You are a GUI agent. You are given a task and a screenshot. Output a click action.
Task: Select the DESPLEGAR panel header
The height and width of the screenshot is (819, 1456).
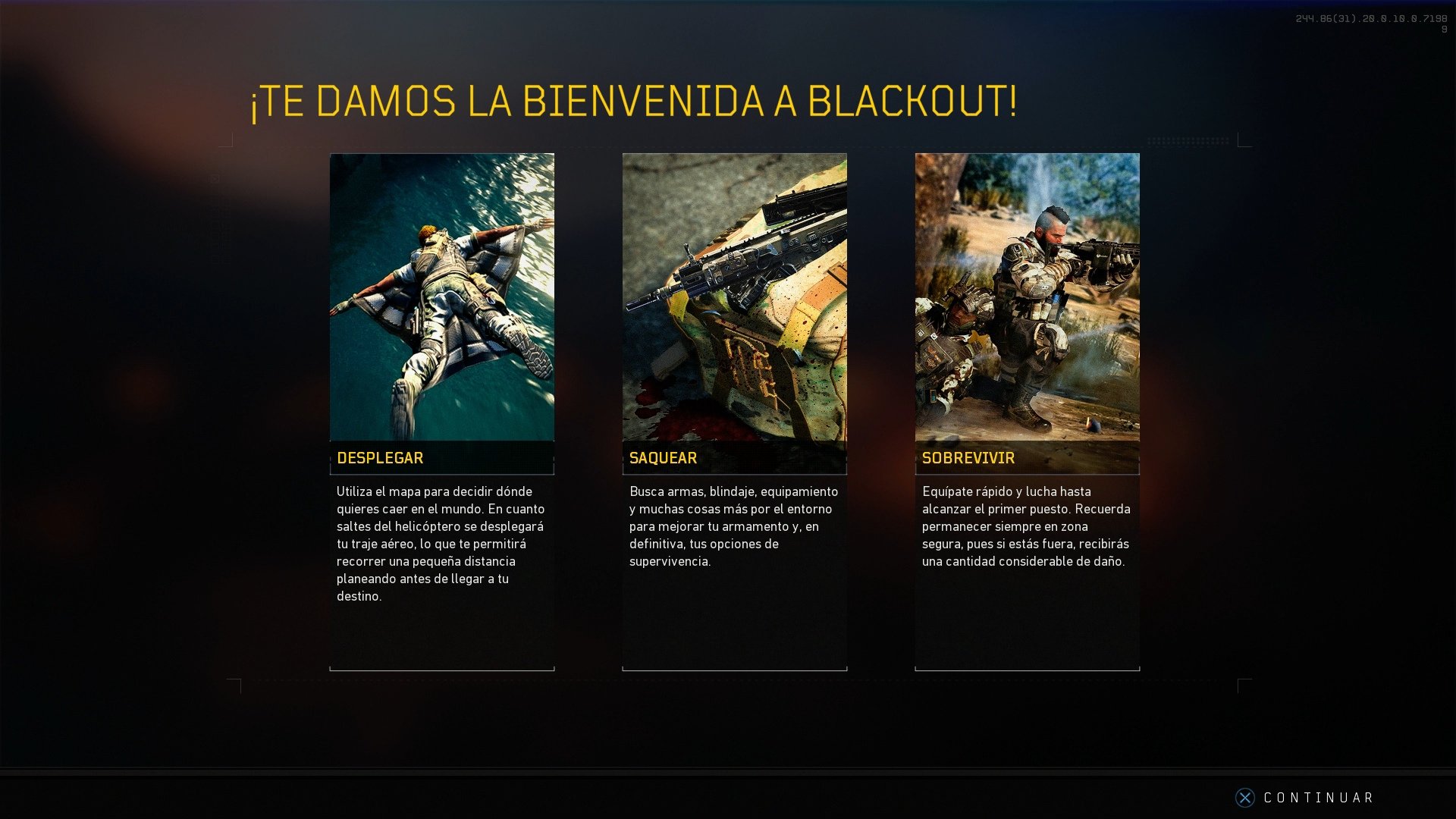381,458
